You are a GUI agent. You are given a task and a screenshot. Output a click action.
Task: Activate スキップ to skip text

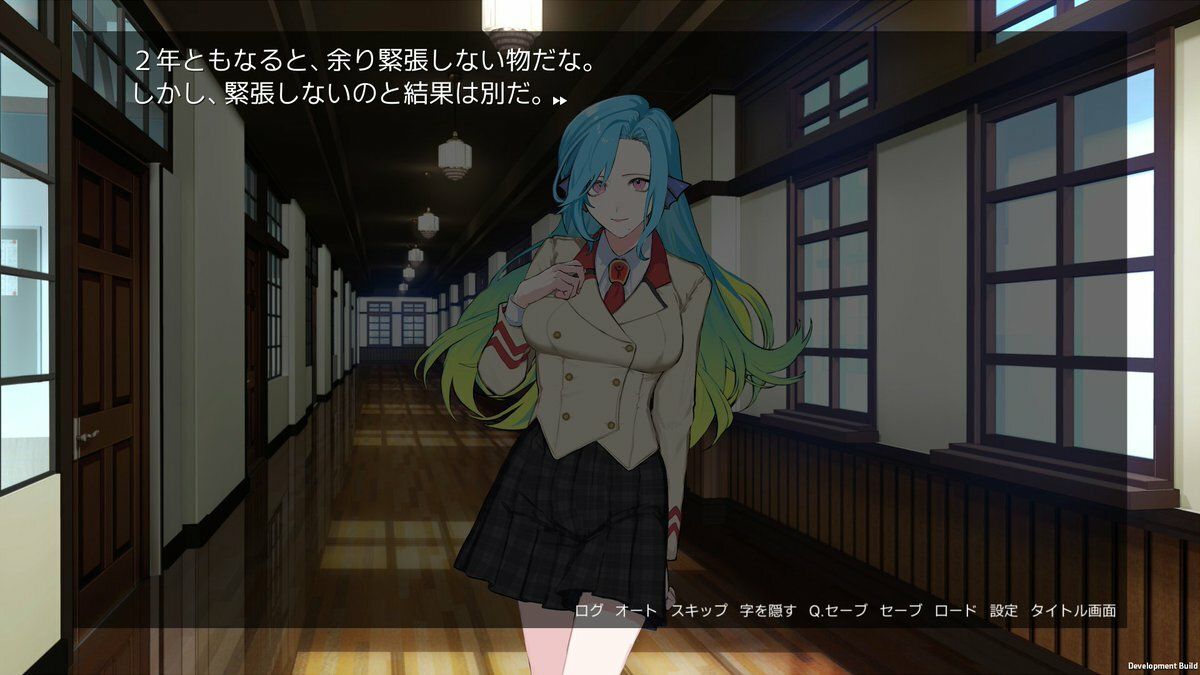pyautogui.click(x=699, y=610)
